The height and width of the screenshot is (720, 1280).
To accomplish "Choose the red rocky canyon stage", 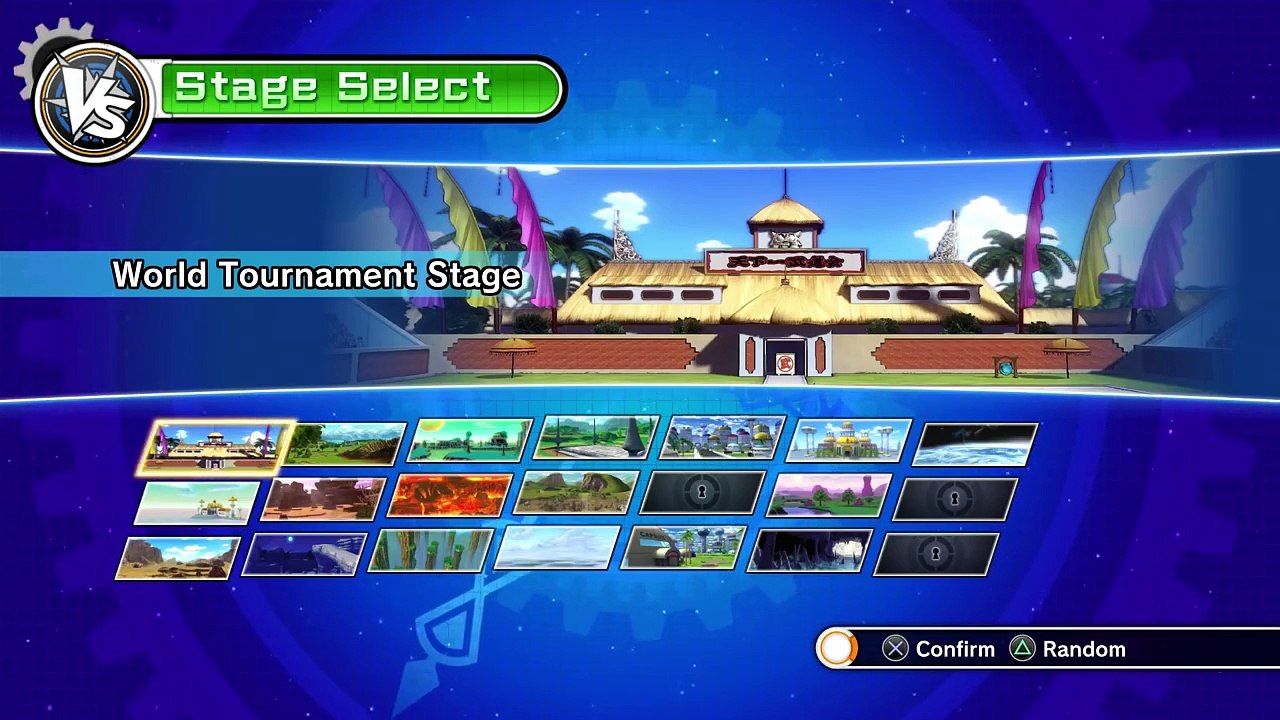I will 323,499.
